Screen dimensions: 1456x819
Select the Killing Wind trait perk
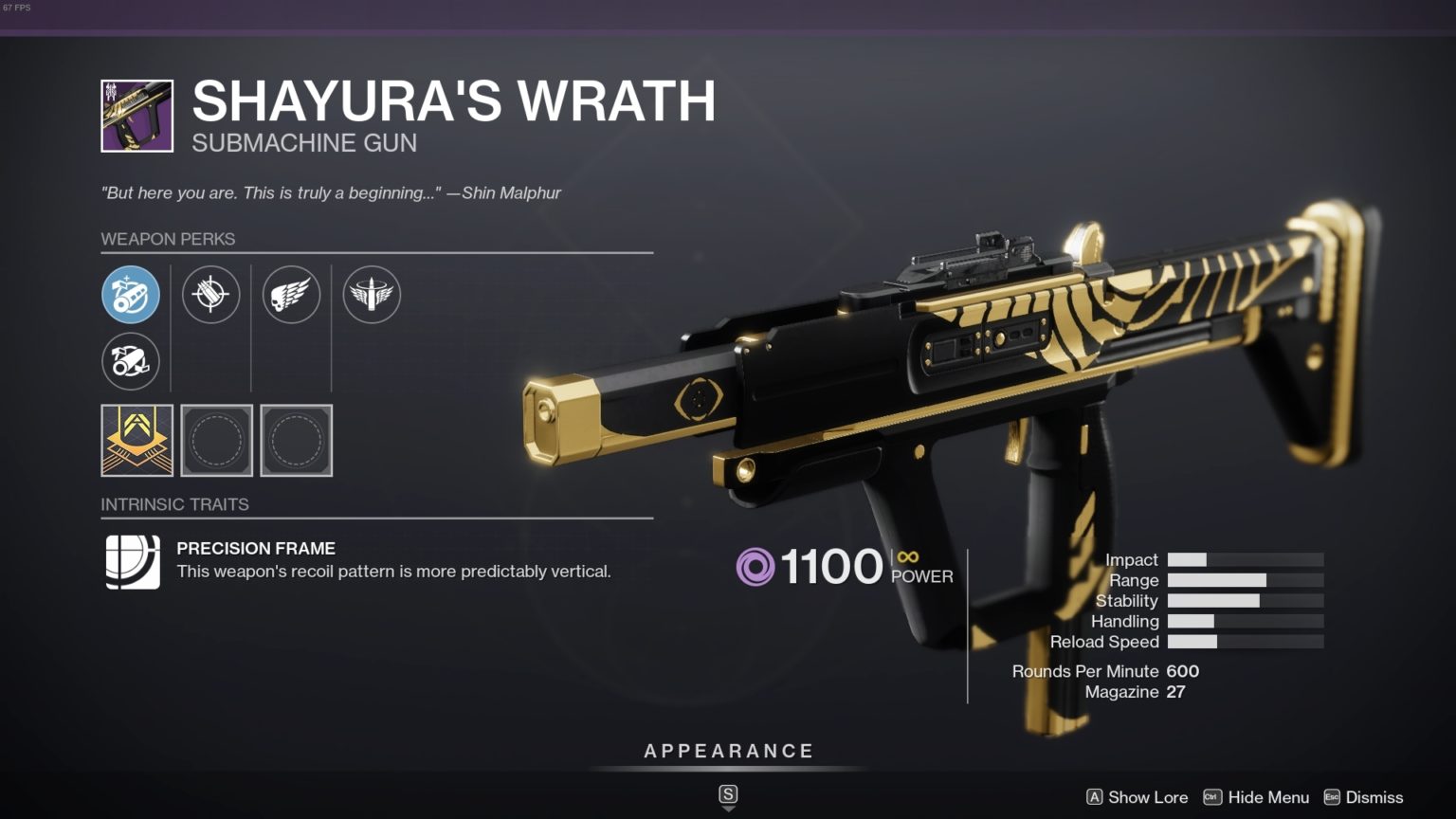292,295
